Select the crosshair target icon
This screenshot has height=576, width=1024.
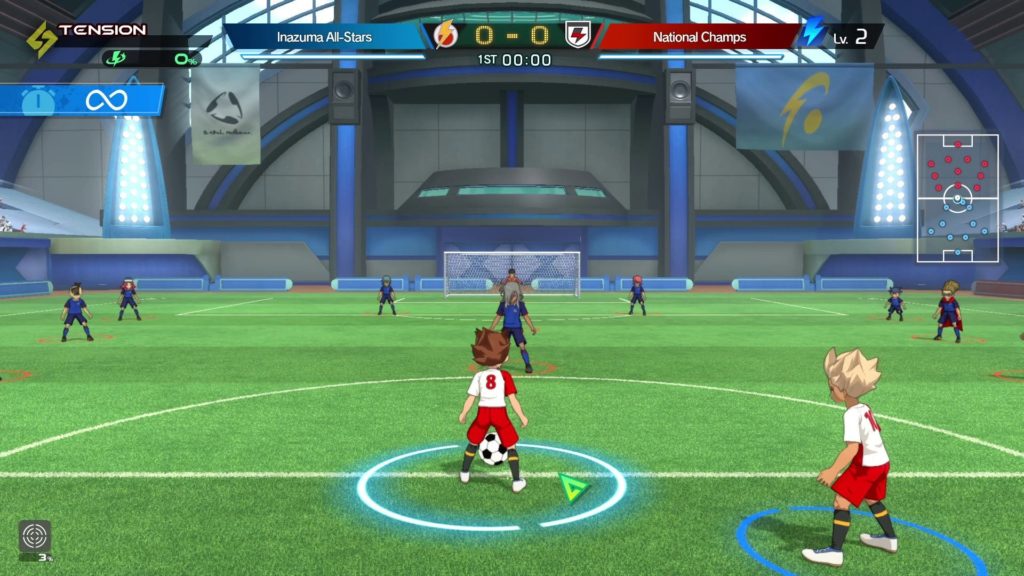pos(34,536)
